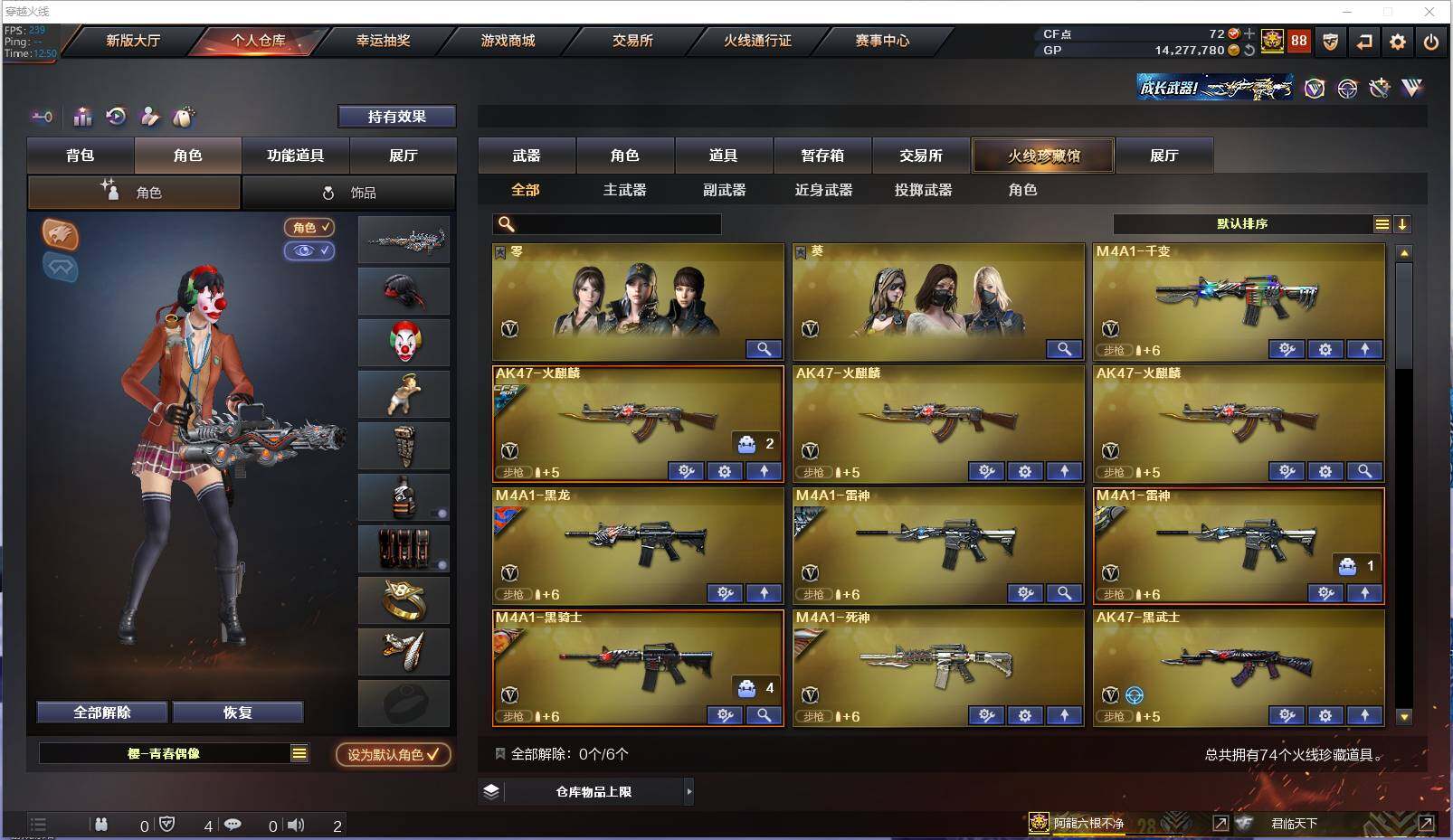Open the 游戏商城 game store
Viewport: 1453px width, 840px height.
(x=508, y=41)
